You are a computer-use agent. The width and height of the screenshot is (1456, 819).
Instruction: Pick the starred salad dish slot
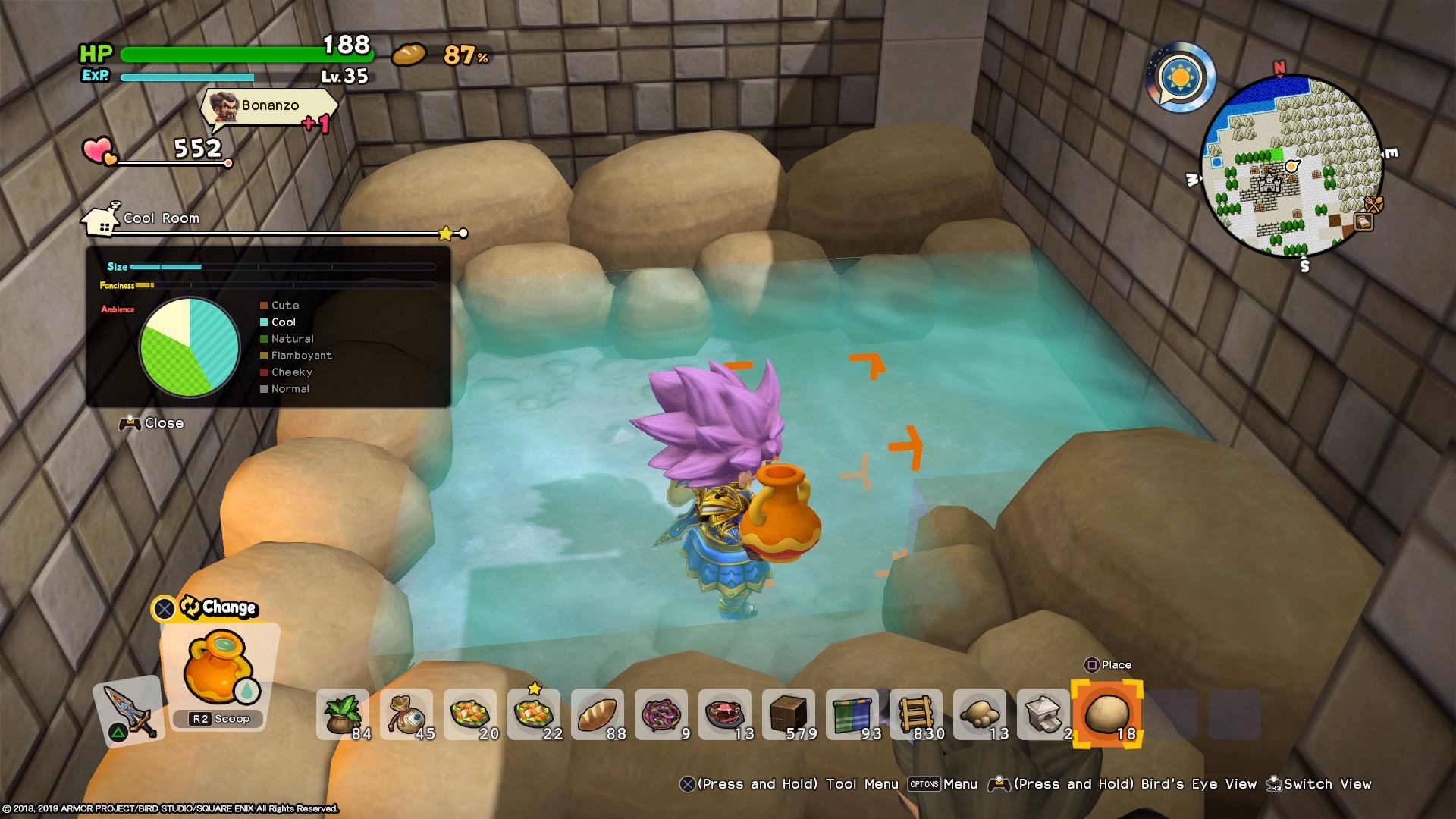coord(534,714)
